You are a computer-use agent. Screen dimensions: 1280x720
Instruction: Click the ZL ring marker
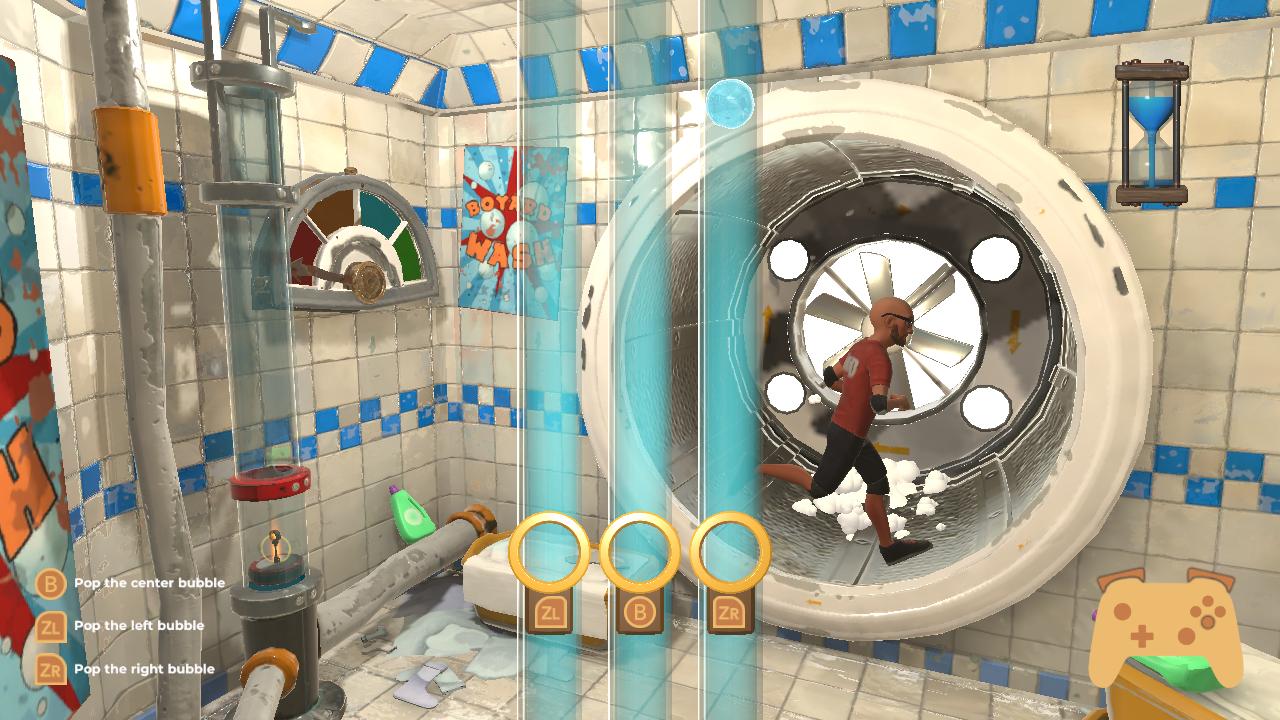[x=549, y=550]
